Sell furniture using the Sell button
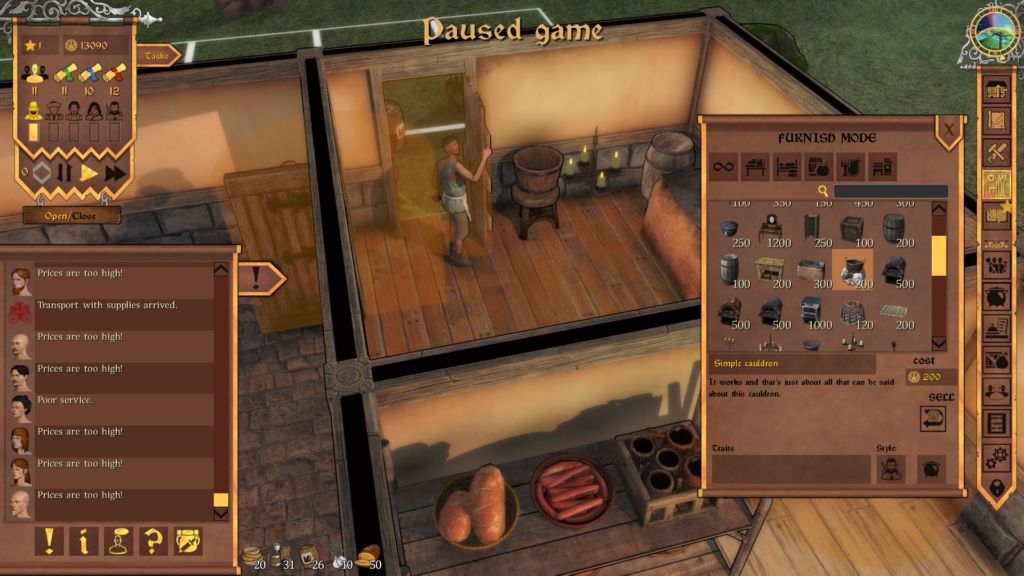 pos(933,418)
